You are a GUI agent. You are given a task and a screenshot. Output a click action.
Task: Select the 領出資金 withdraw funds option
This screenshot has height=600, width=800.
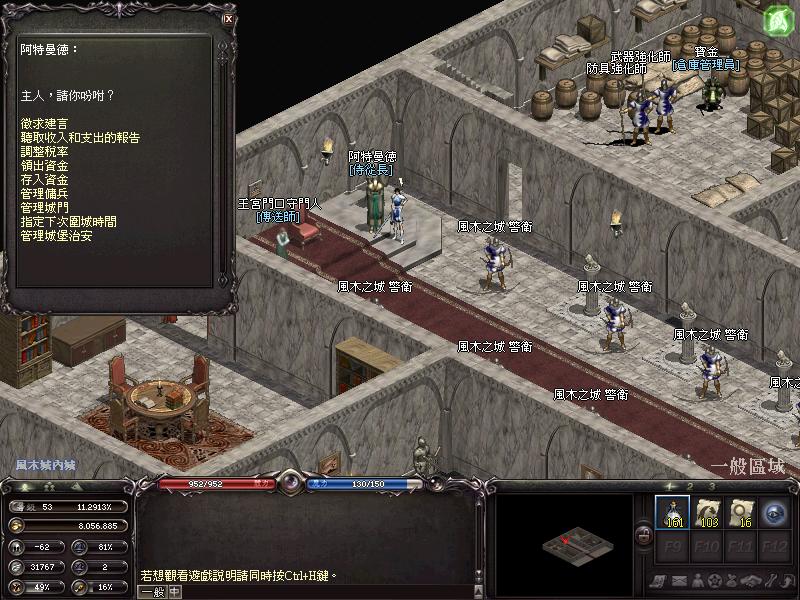click(44, 165)
